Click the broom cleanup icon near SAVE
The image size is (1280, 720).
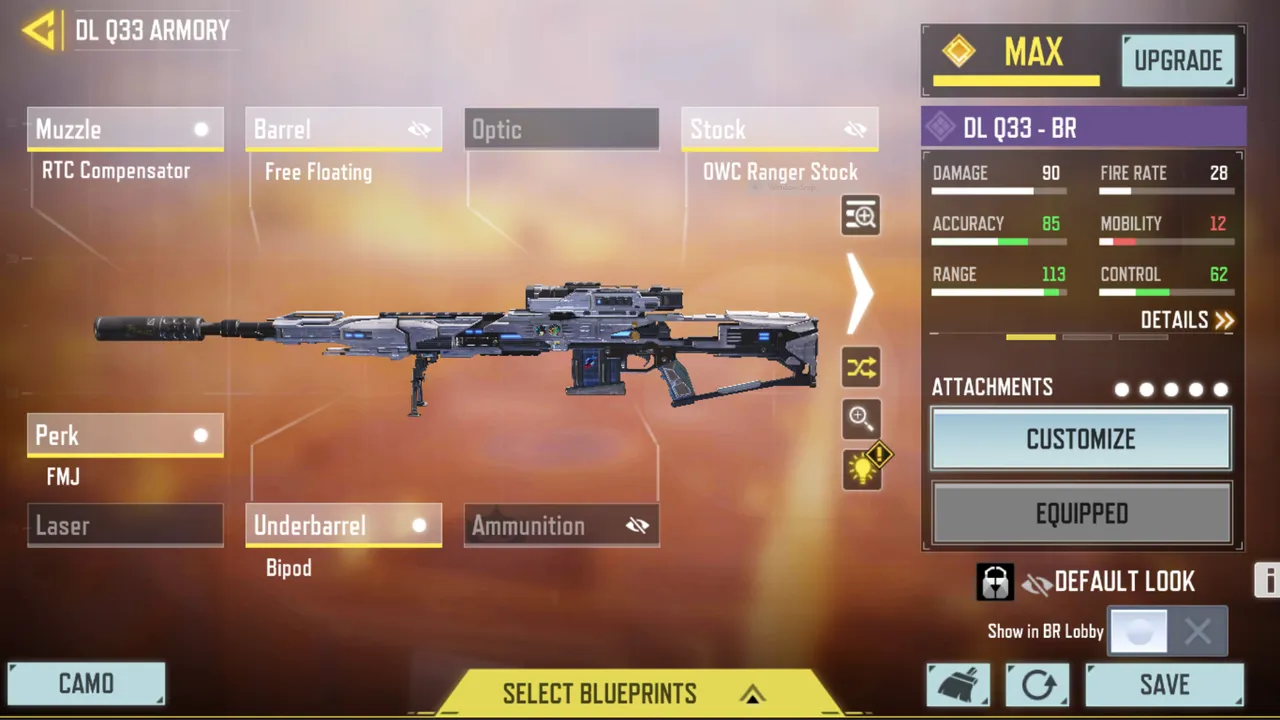click(x=957, y=684)
